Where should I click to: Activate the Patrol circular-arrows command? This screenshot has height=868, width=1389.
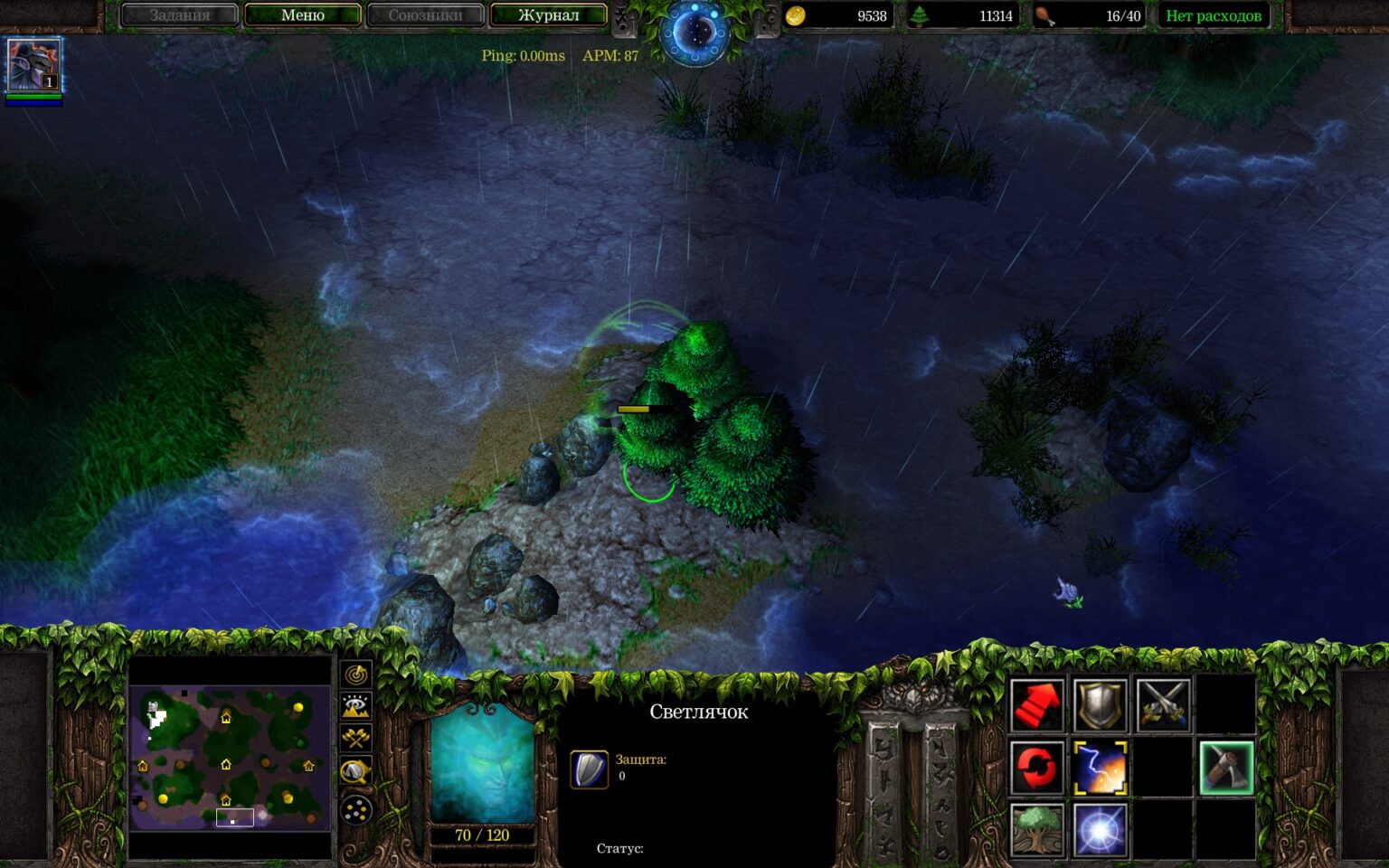[x=1036, y=768]
